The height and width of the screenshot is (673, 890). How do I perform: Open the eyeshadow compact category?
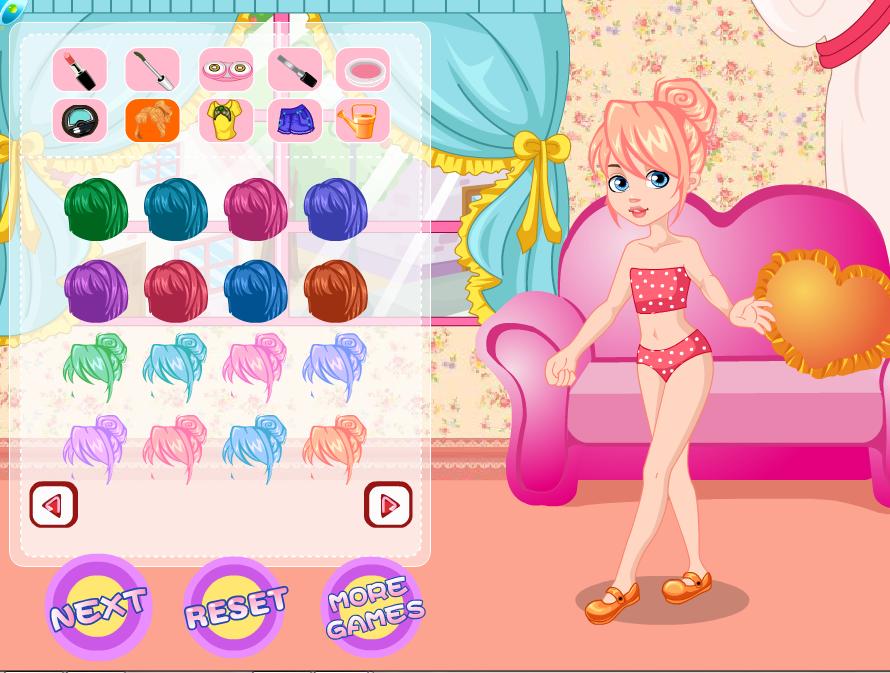tap(80, 121)
